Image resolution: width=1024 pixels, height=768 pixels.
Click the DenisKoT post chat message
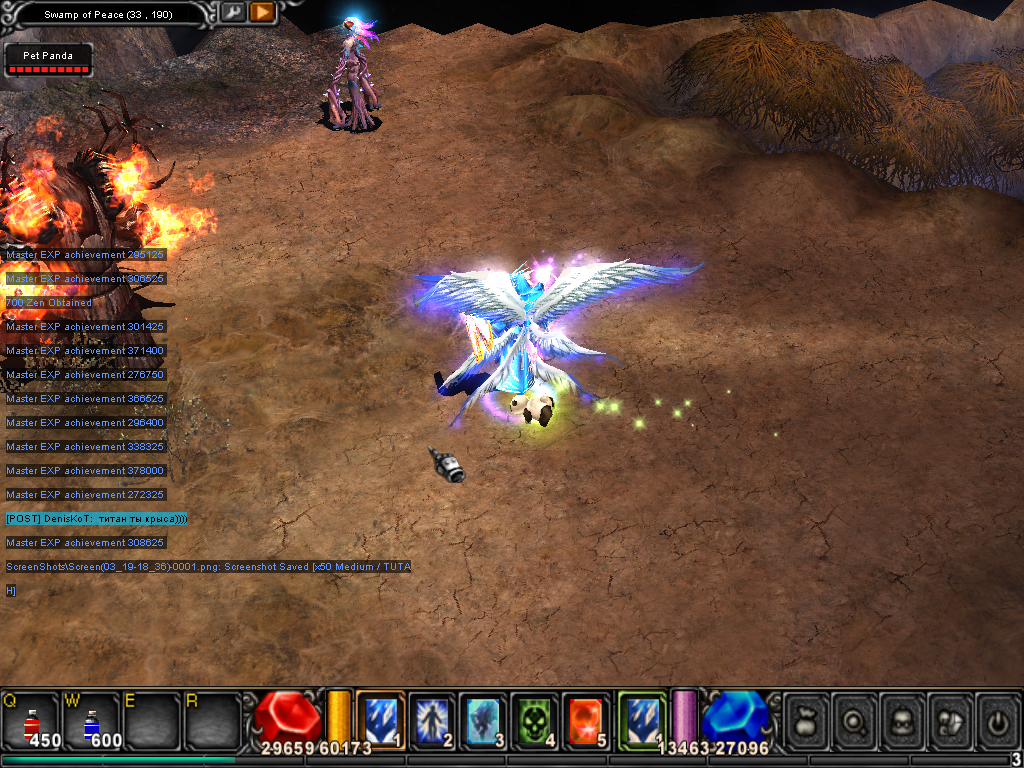[x=96, y=519]
